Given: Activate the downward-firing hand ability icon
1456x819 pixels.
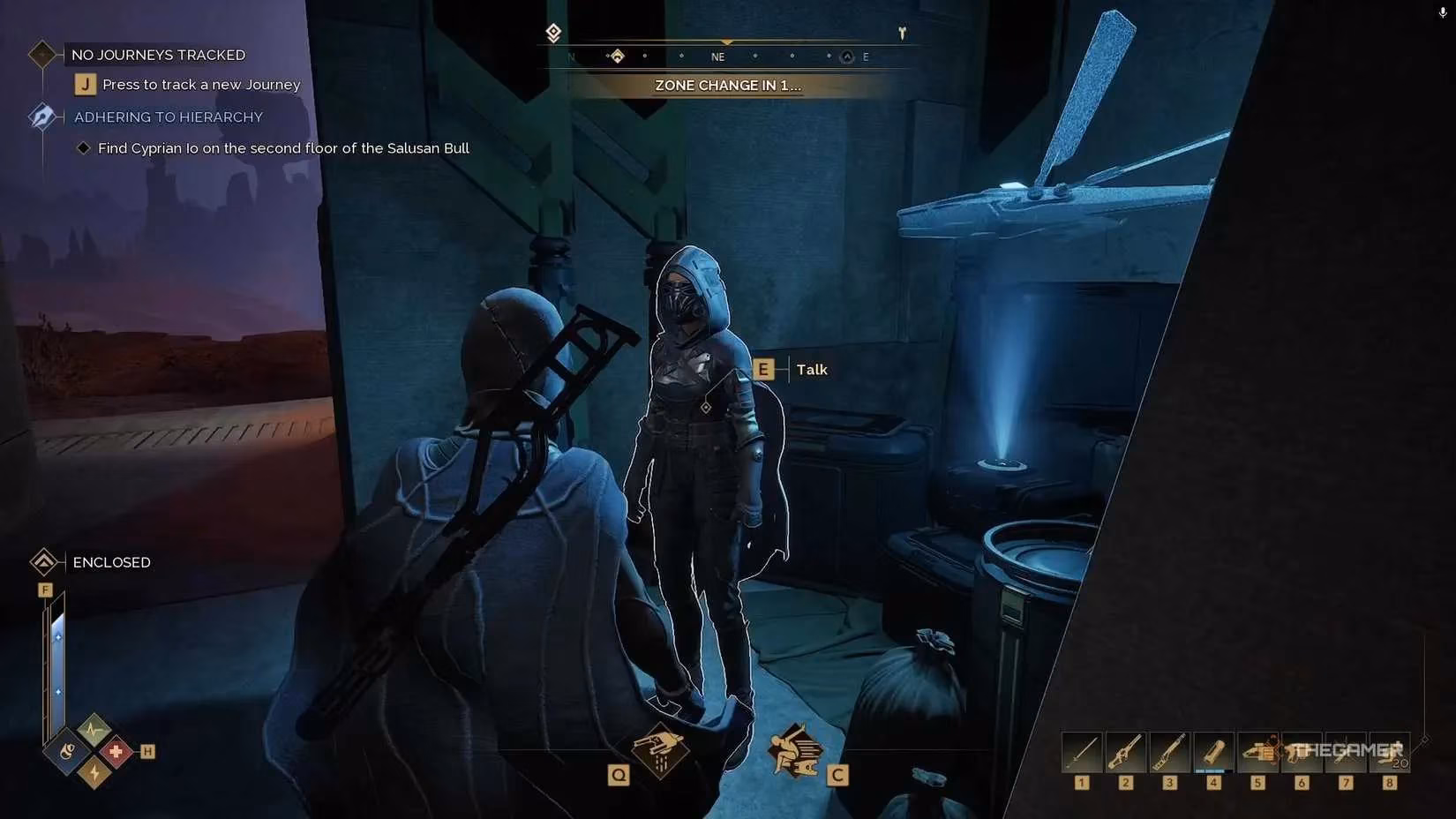Looking at the screenshot, I should point(661,750).
